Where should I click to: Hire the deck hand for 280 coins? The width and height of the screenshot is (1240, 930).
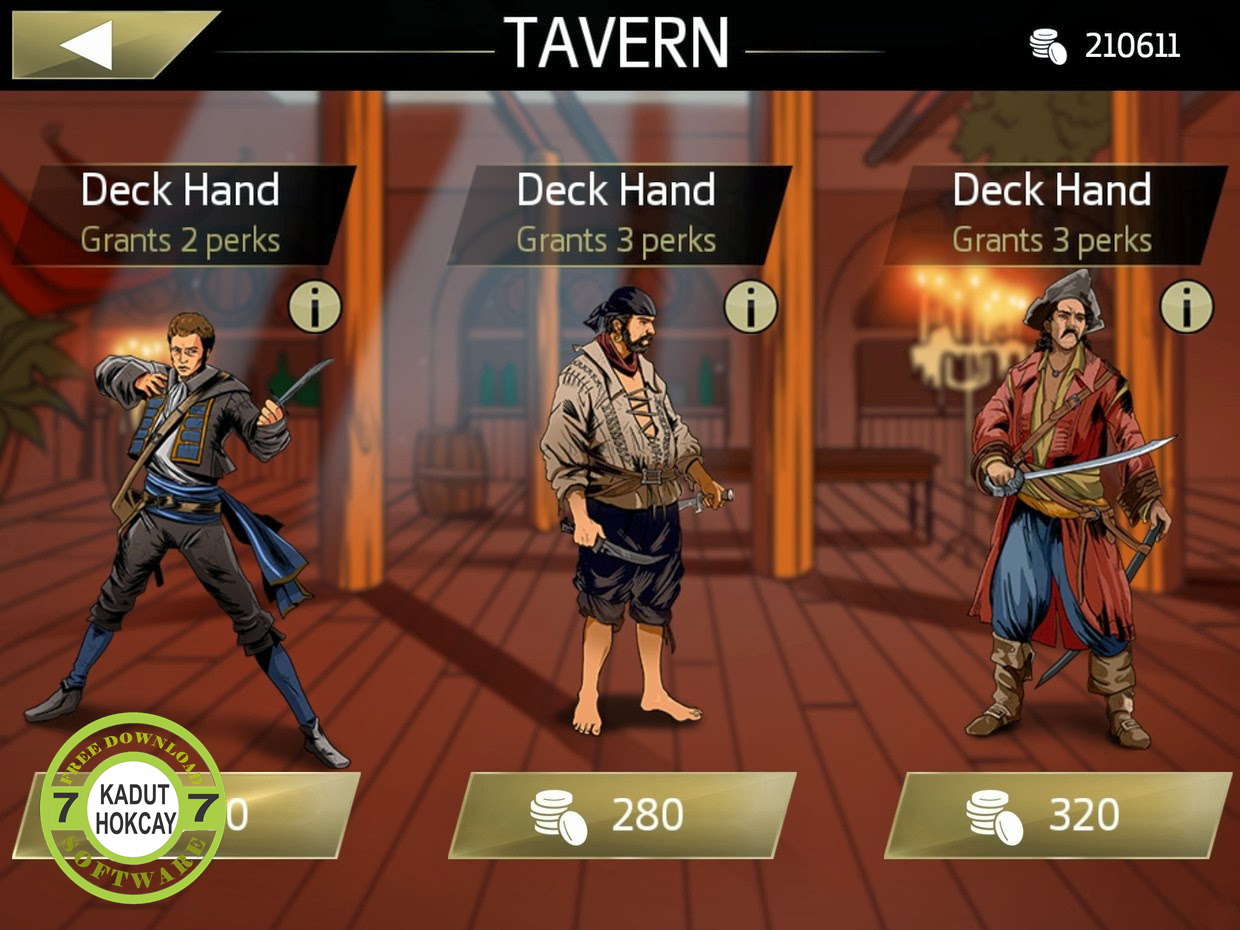tap(621, 815)
